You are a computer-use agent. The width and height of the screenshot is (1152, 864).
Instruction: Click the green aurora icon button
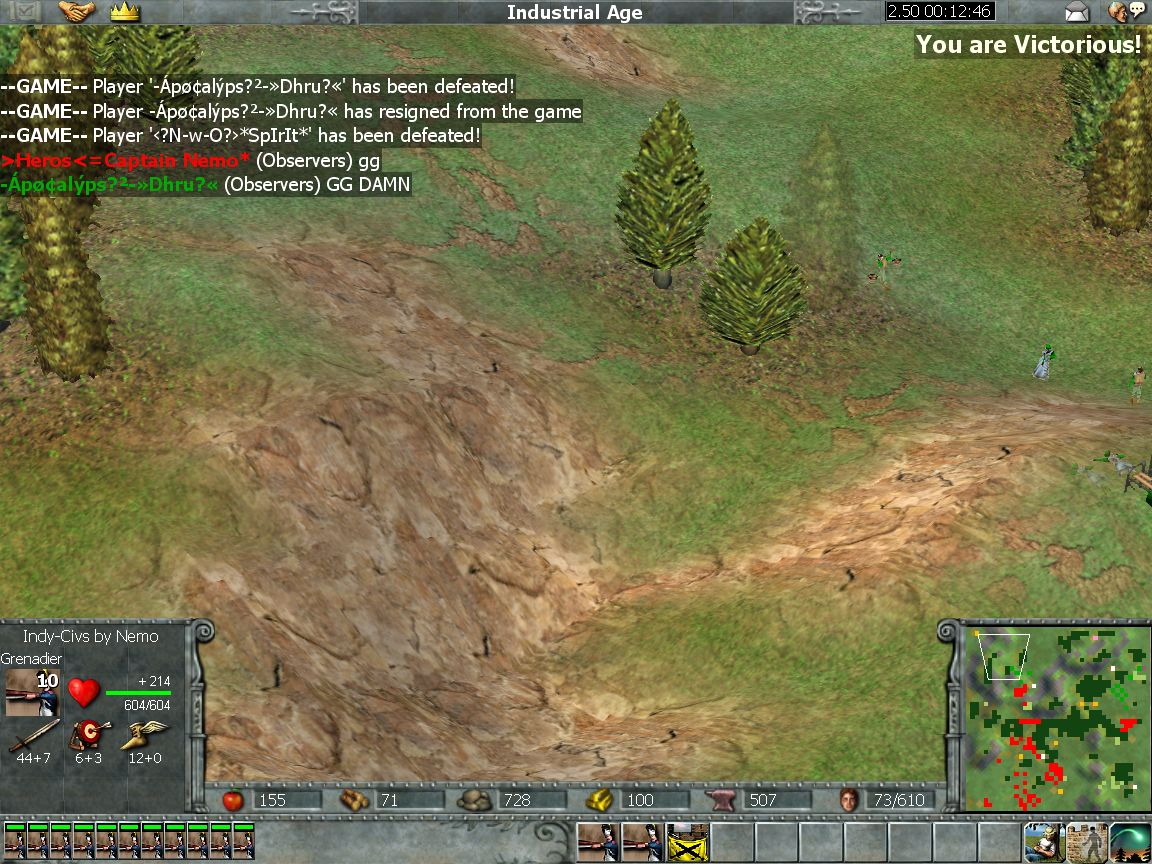click(x=1129, y=842)
